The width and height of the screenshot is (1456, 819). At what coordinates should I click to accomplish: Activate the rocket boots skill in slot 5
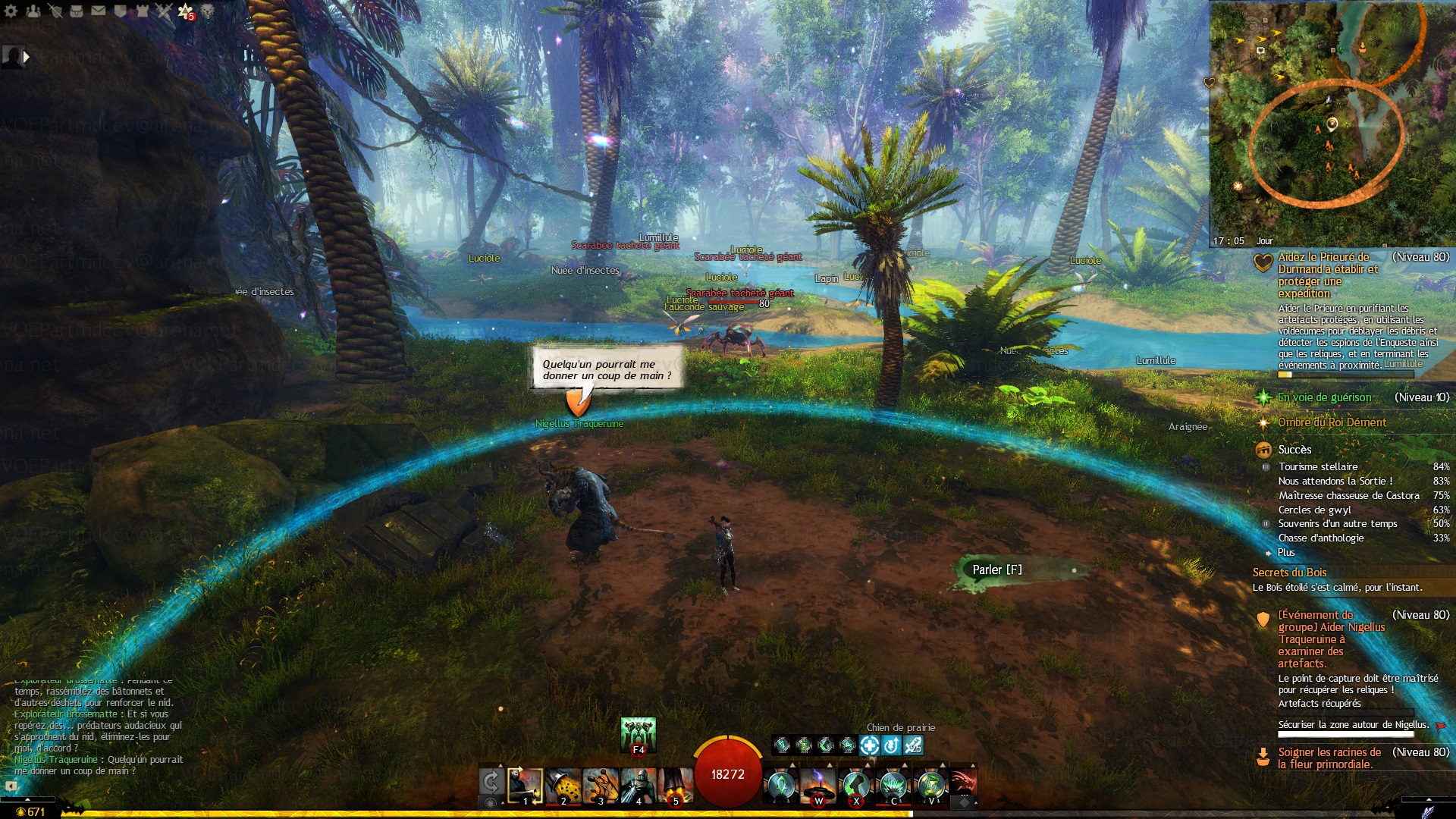675,786
